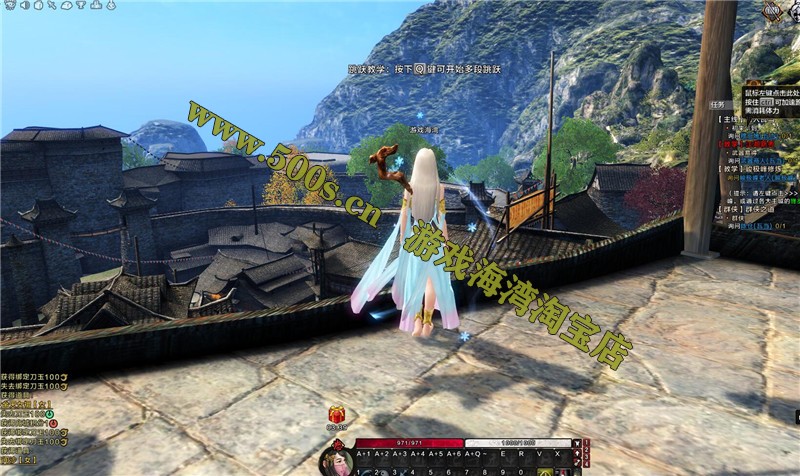
Task: Select the 主线 main quest entry
Action: [731, 118]
